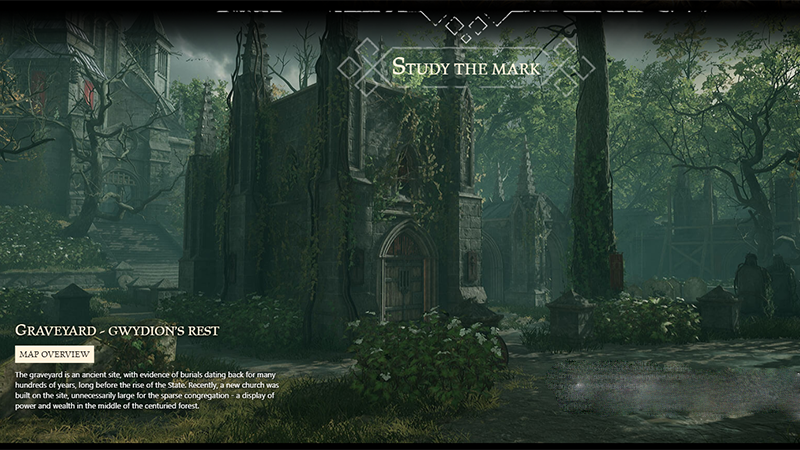Image resolution: width=800 pixels, height=450 pixels.
Task: Click the Study the Mark button
Action: coord(467,68)
